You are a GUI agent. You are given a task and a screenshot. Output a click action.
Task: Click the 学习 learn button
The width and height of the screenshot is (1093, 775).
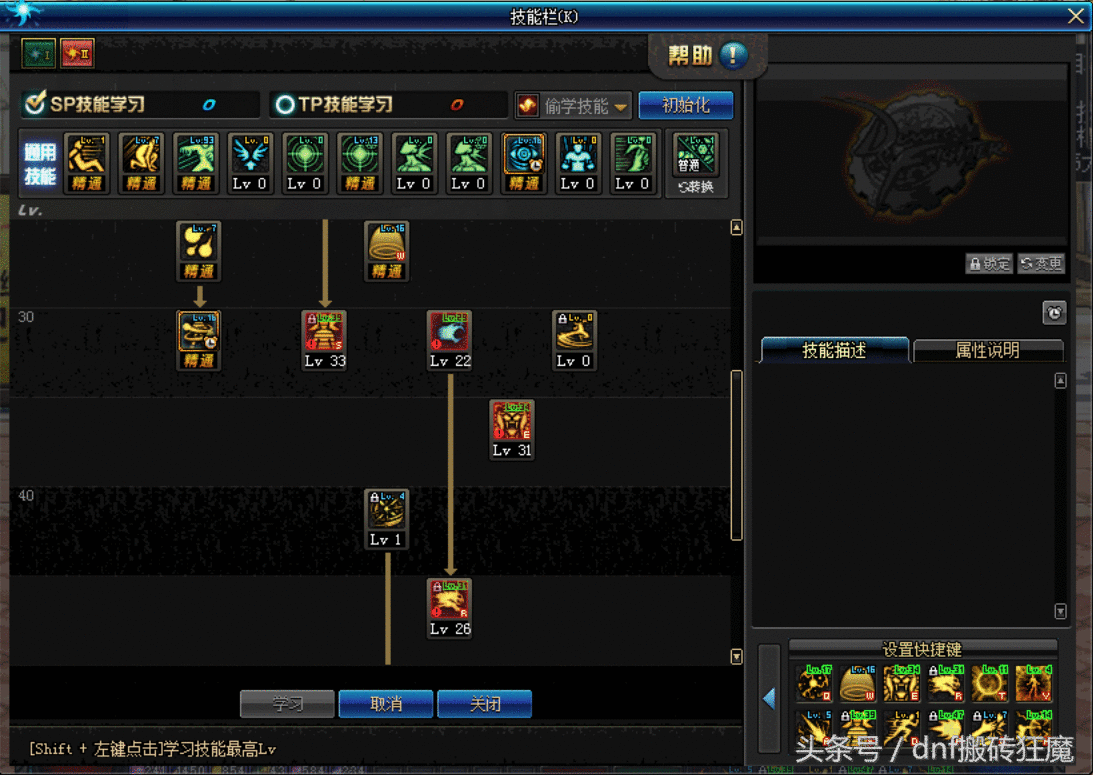[x=287, y=704]
